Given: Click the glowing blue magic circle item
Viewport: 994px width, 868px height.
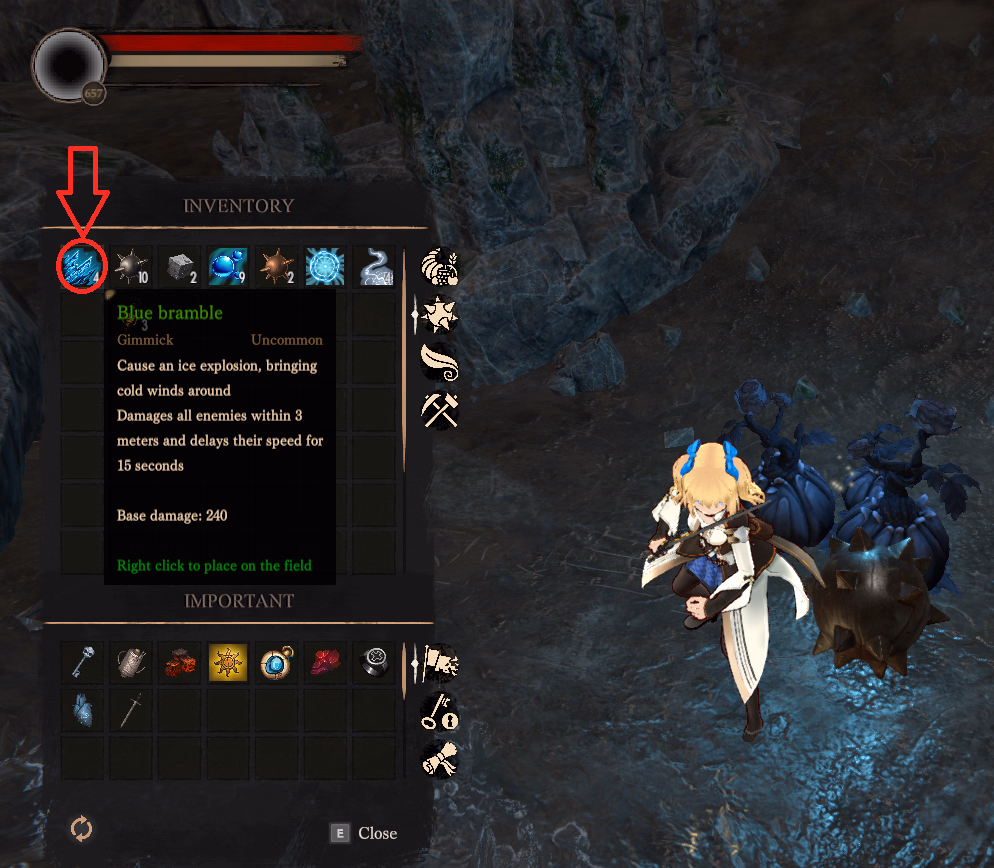Looking at the screenshot, I should [325, 268].
